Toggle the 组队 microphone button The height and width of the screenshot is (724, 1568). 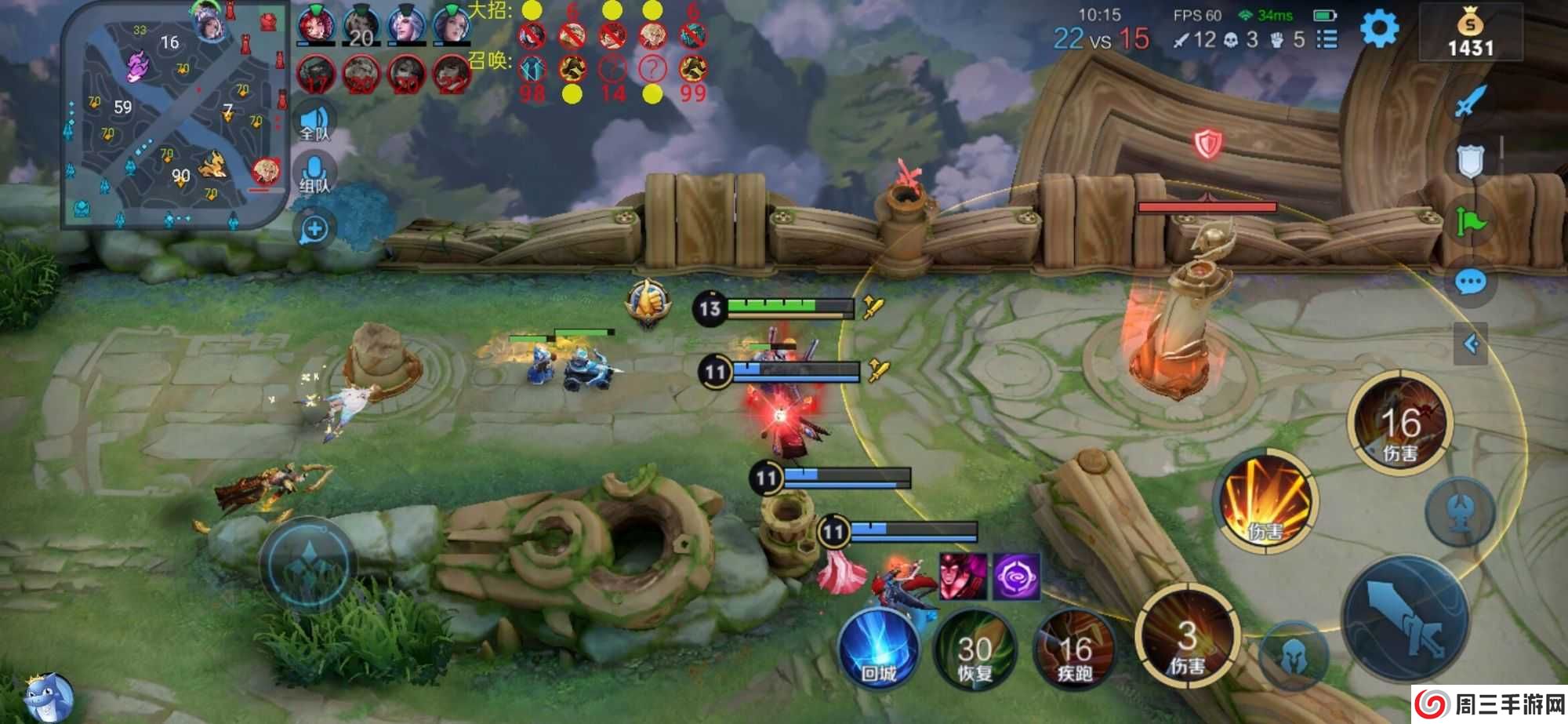tap(314, 174)
